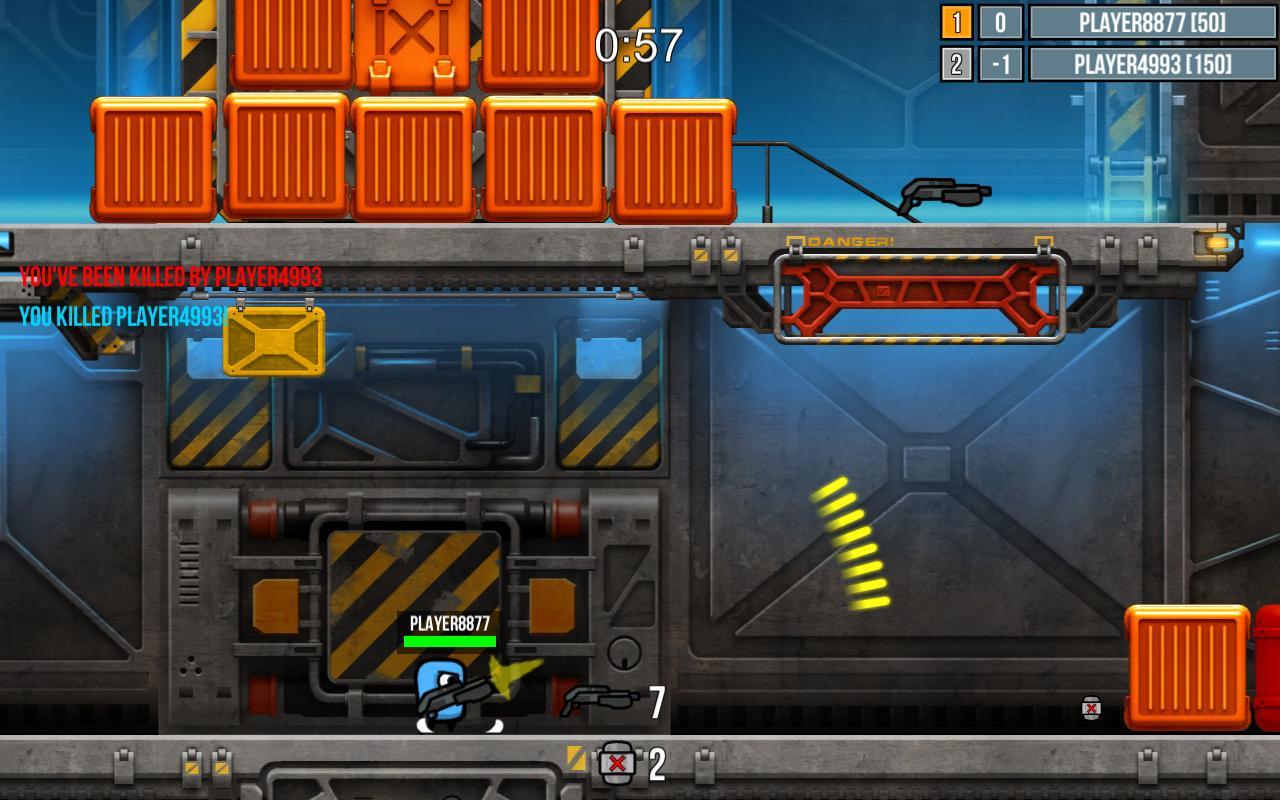Click the small grenade pickup near the right crates
This screenshot has width=1280, height=800.
point(1090,710)
